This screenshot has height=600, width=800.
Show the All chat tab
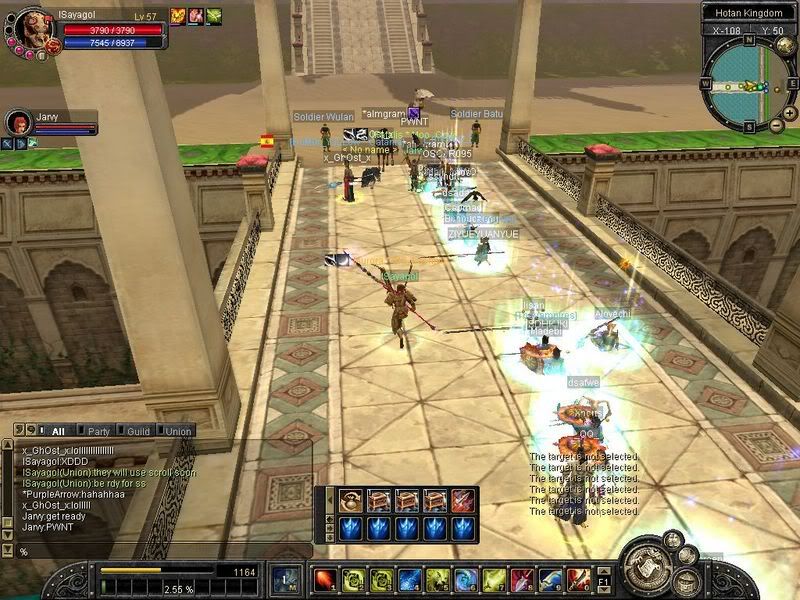pyautogui.click(x=58, y=431)
